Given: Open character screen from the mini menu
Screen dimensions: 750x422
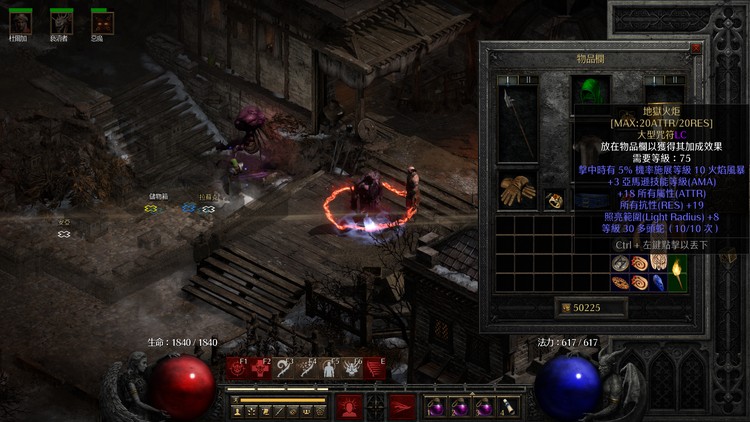Looking at the screenshot, I should click(x=239, y=411).
